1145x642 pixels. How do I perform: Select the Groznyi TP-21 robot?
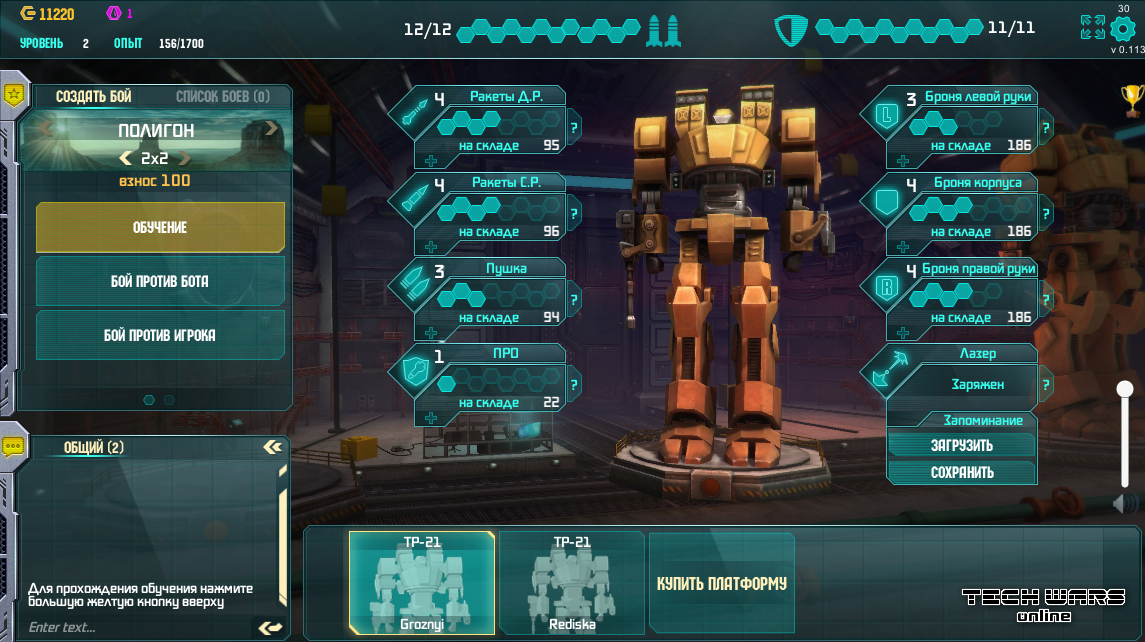421,583
